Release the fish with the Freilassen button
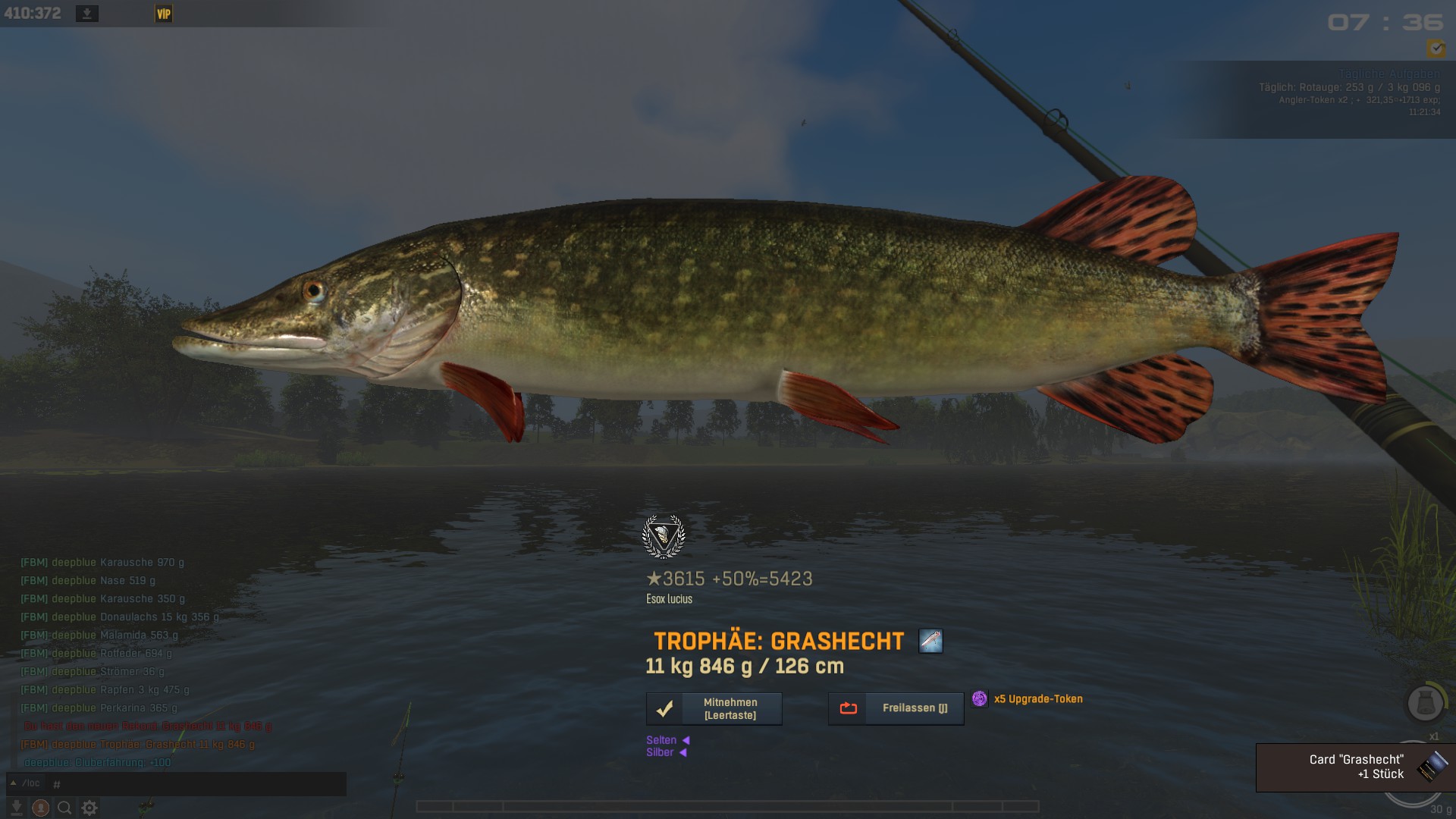 click(x=896, y=709)
